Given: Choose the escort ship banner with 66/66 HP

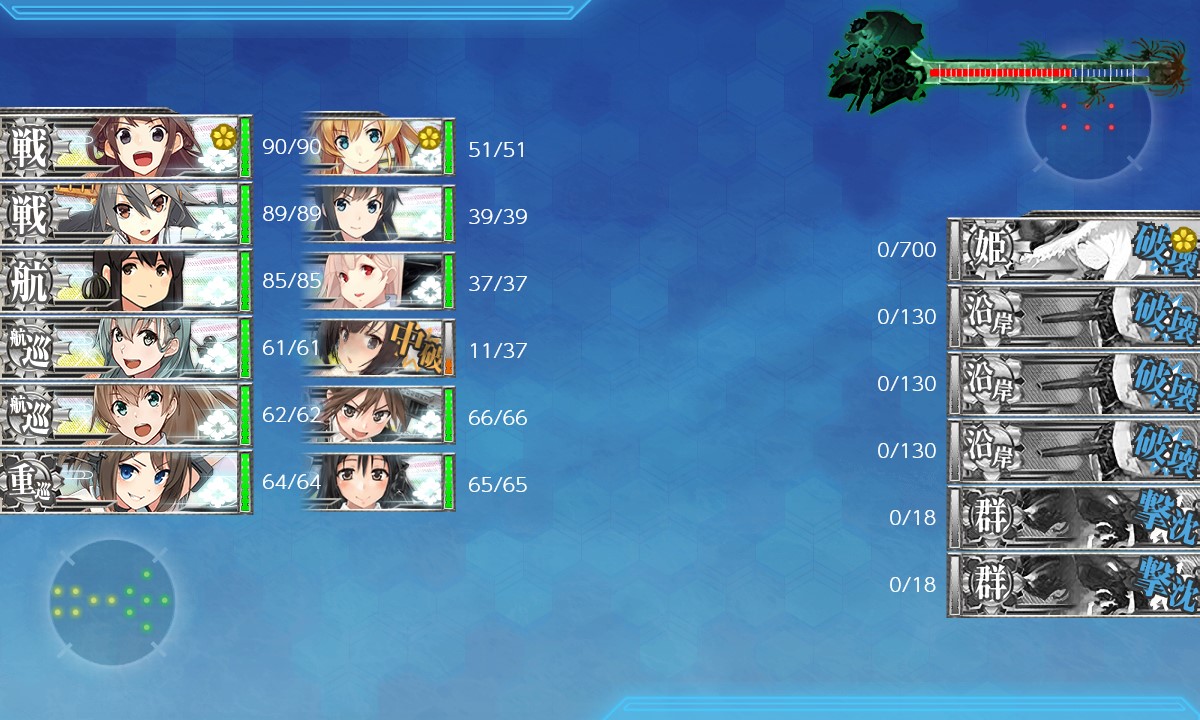Looking at the screenshot, I should pos(378,415).
